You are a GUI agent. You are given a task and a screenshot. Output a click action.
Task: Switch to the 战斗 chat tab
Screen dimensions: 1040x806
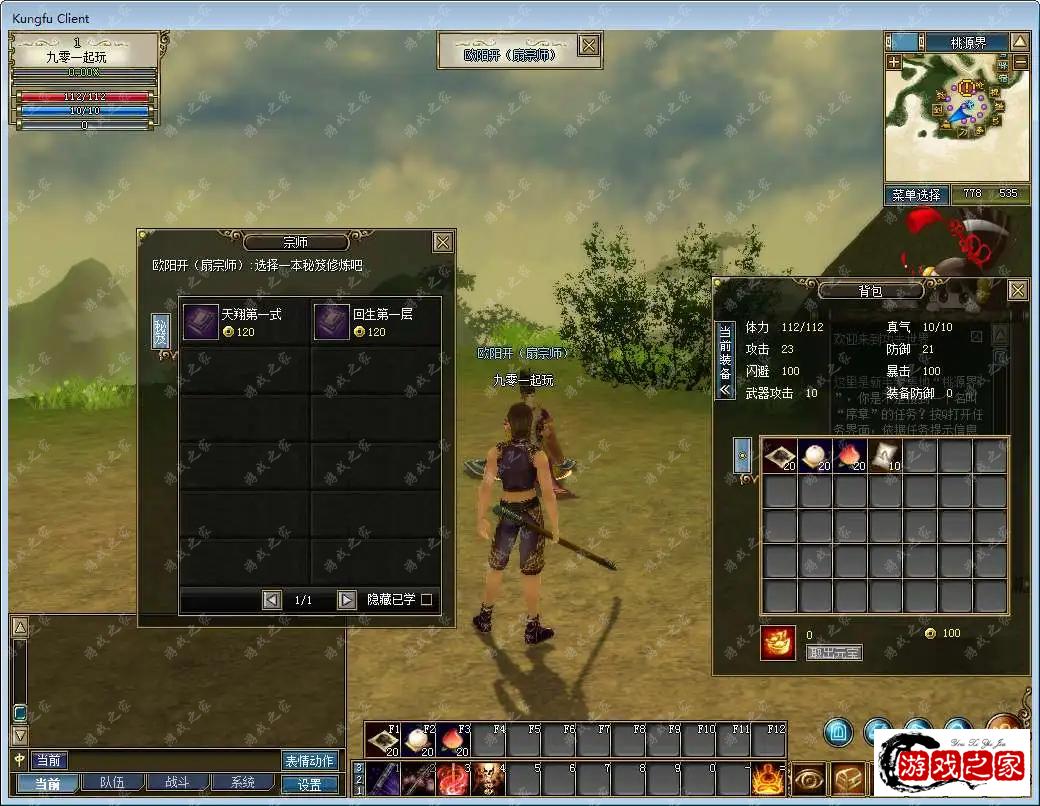(x=176, y=783)
